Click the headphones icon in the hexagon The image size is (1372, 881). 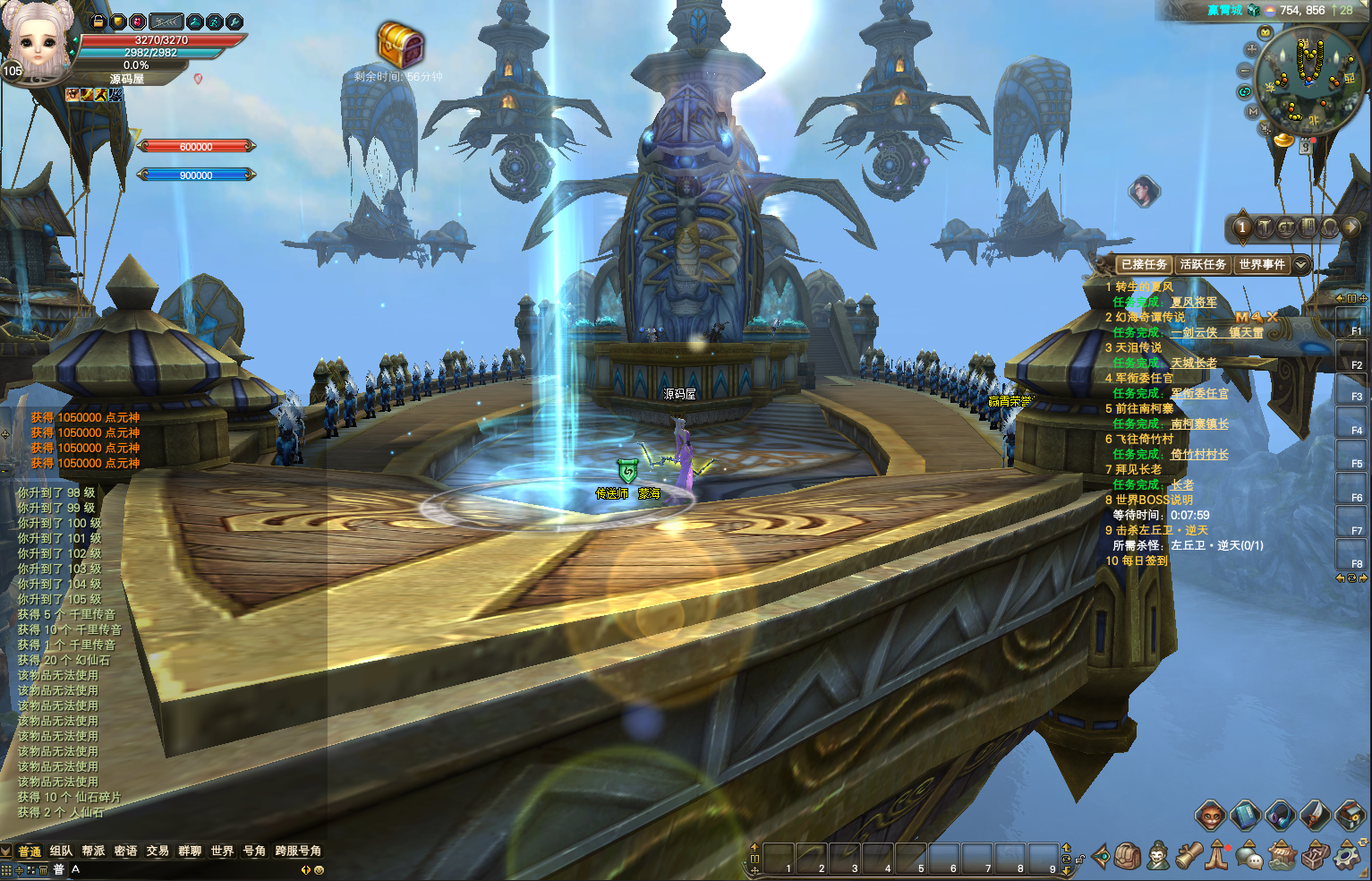pos(1280,816)
